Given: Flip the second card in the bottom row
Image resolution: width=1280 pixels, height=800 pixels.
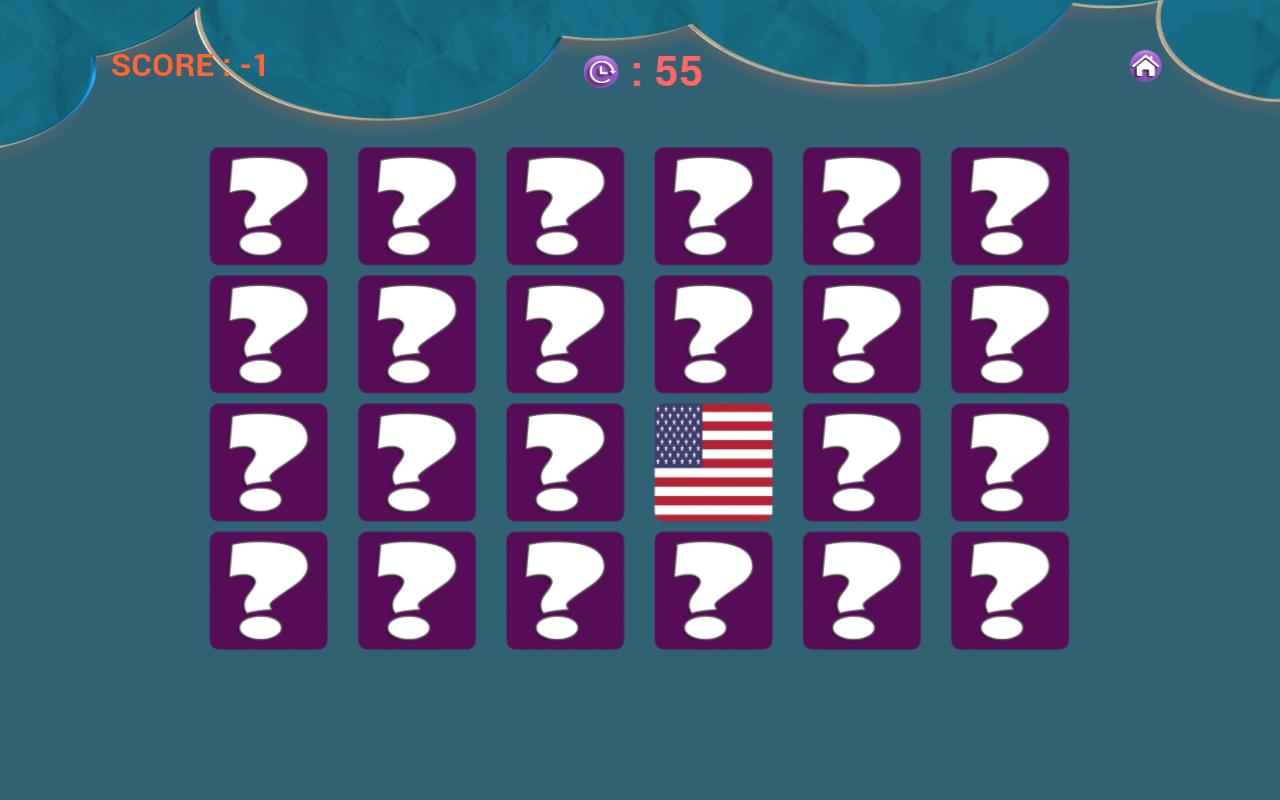Looking at the screenshot, I should point(417,590).
